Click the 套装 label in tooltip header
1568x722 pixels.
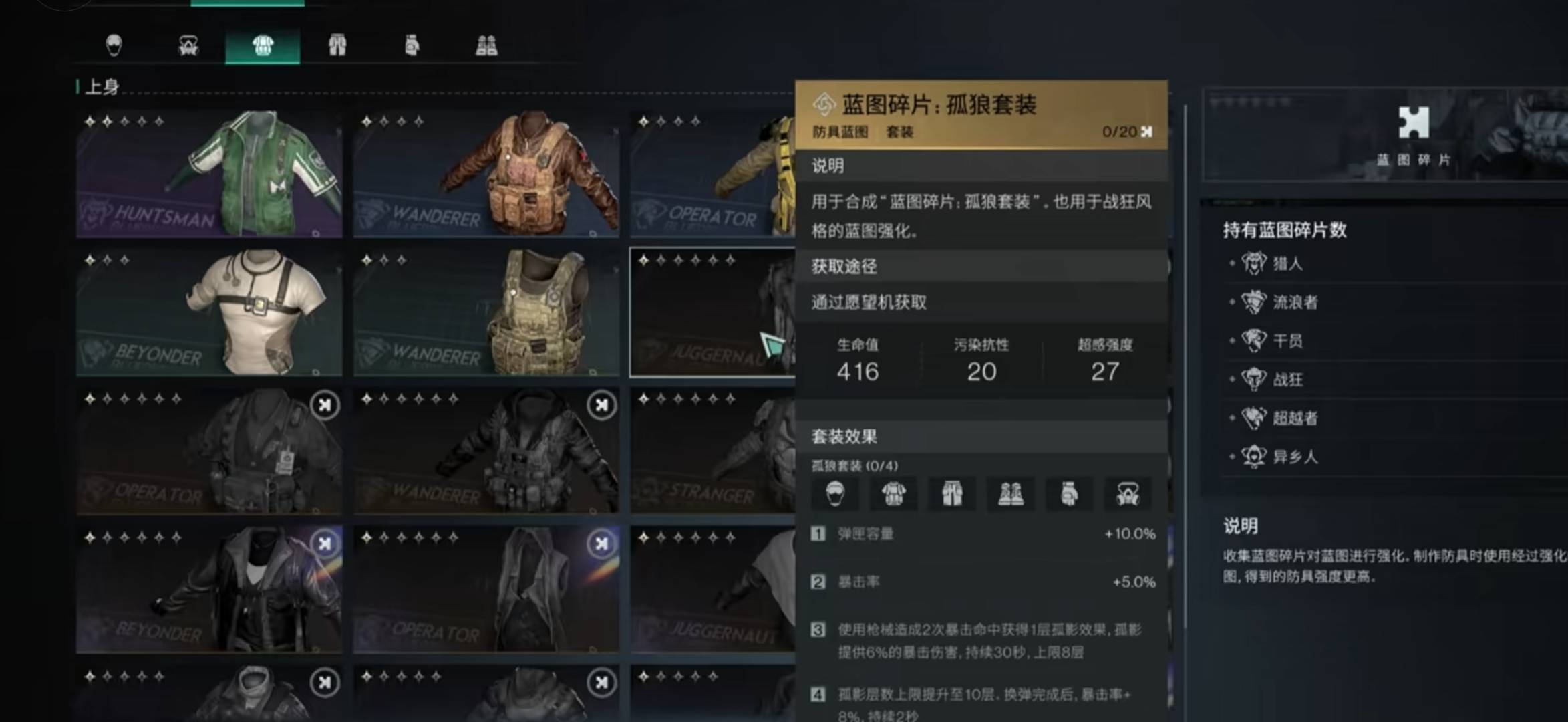point(902,133)
